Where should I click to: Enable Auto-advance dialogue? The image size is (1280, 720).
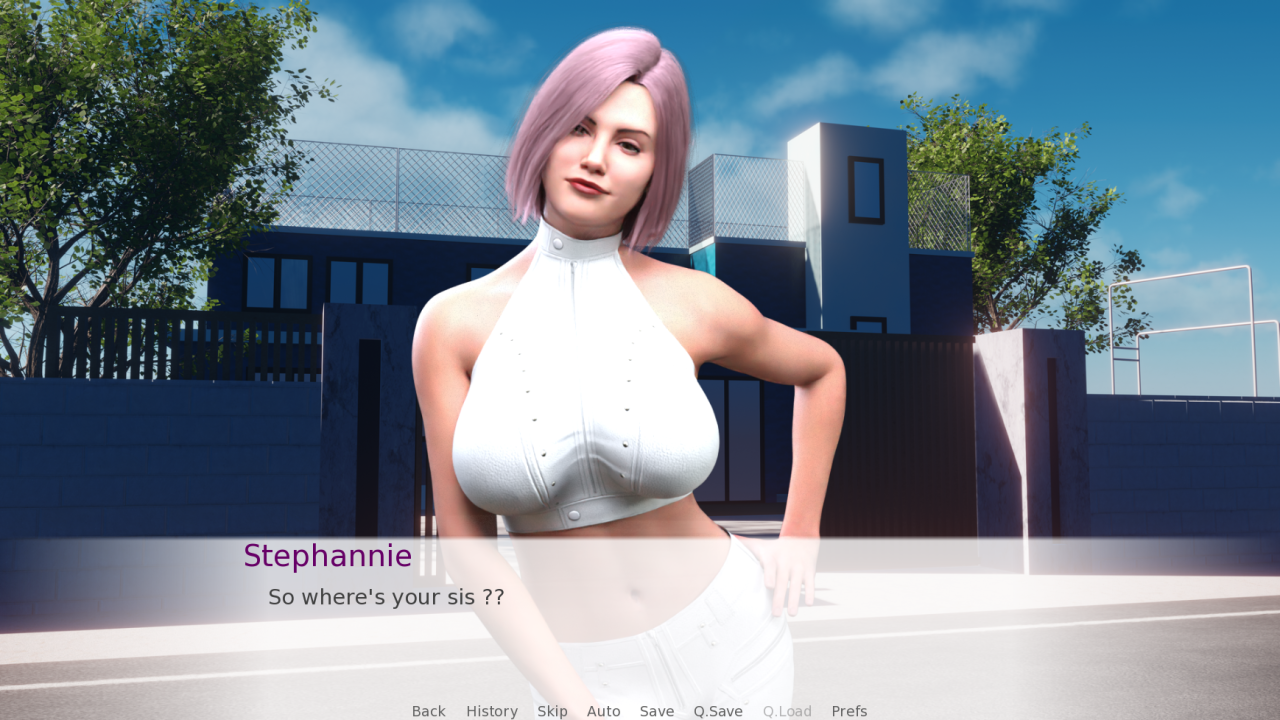pos(603,711)
